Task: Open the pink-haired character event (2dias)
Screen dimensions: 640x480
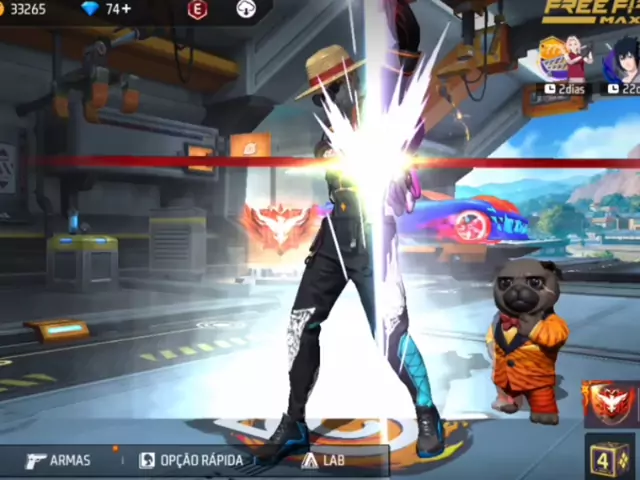Action: click(565, 64)
